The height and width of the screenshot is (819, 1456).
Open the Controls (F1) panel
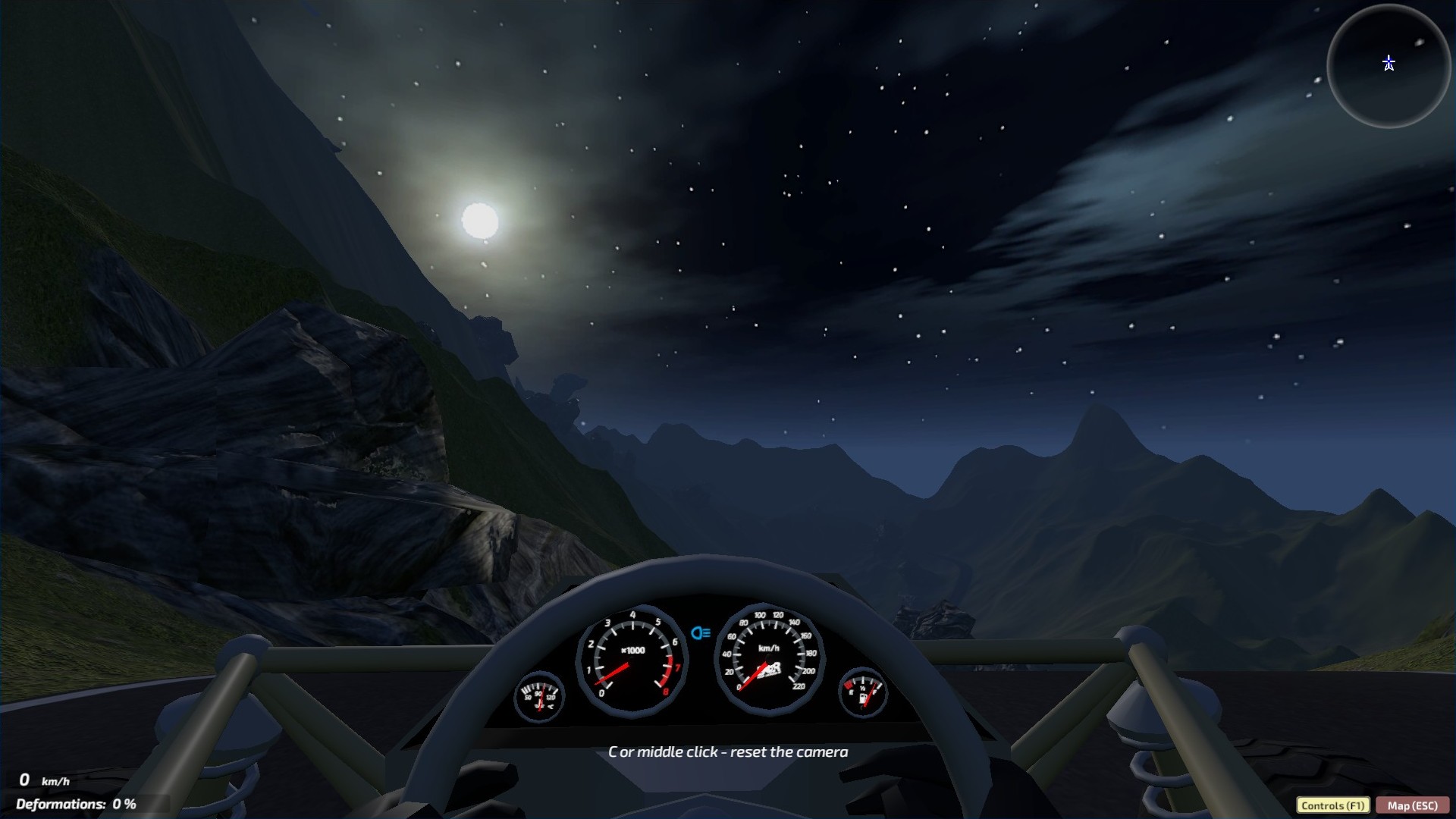point(1332,805)
